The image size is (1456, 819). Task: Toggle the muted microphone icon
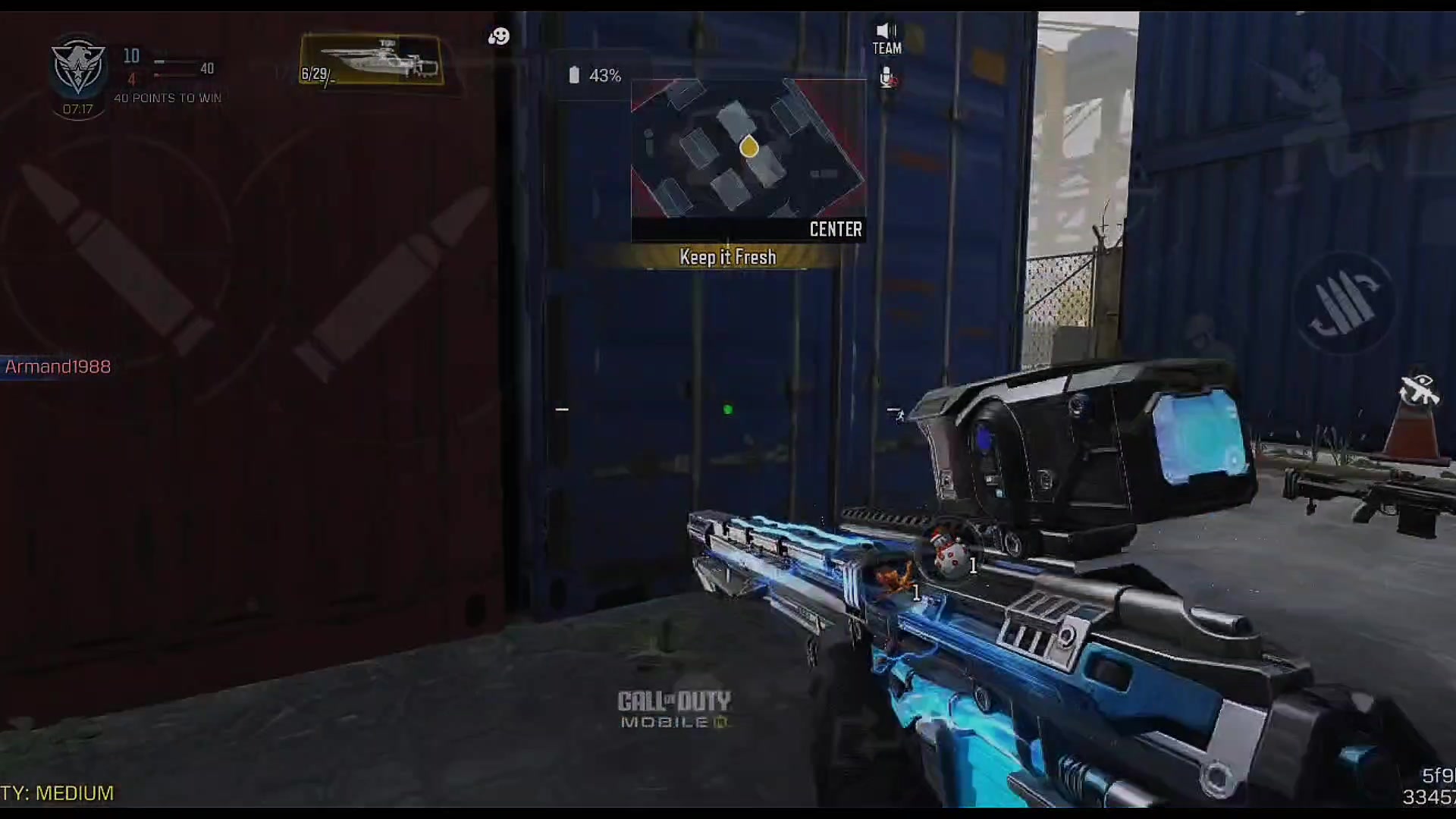point(886,77)
